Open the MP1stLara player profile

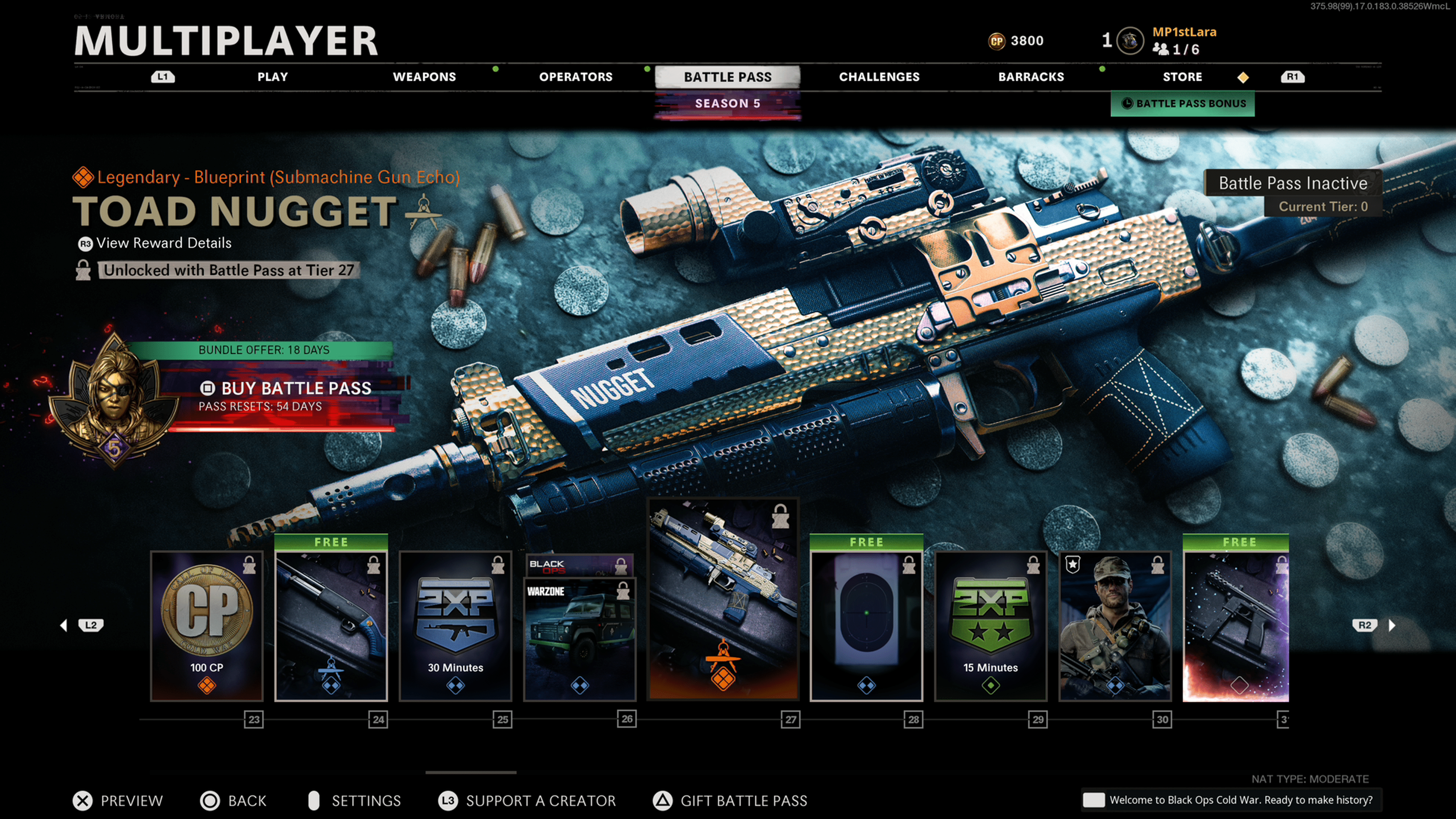(x=1183, y=32)
